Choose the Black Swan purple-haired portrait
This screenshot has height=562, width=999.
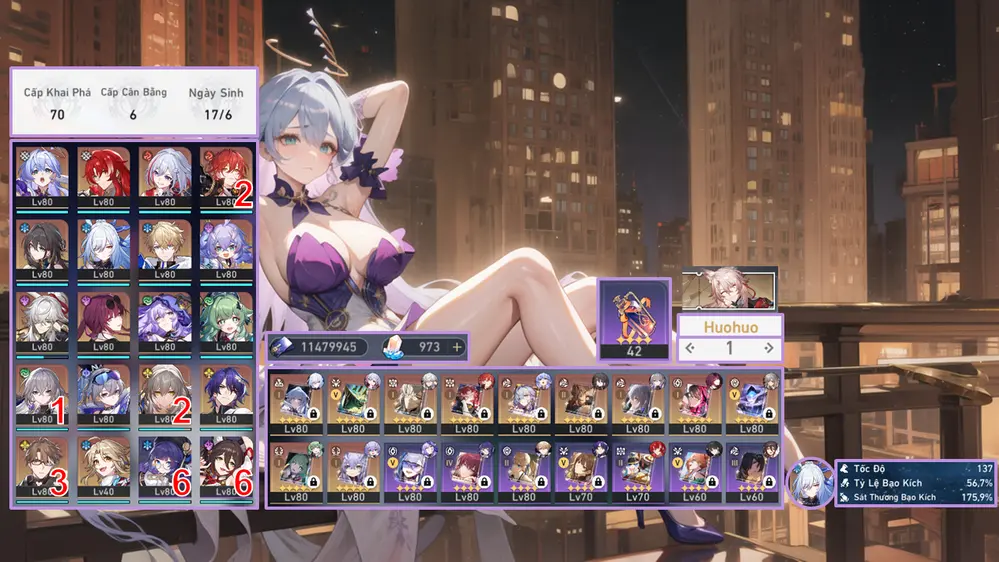coord(165,319)
